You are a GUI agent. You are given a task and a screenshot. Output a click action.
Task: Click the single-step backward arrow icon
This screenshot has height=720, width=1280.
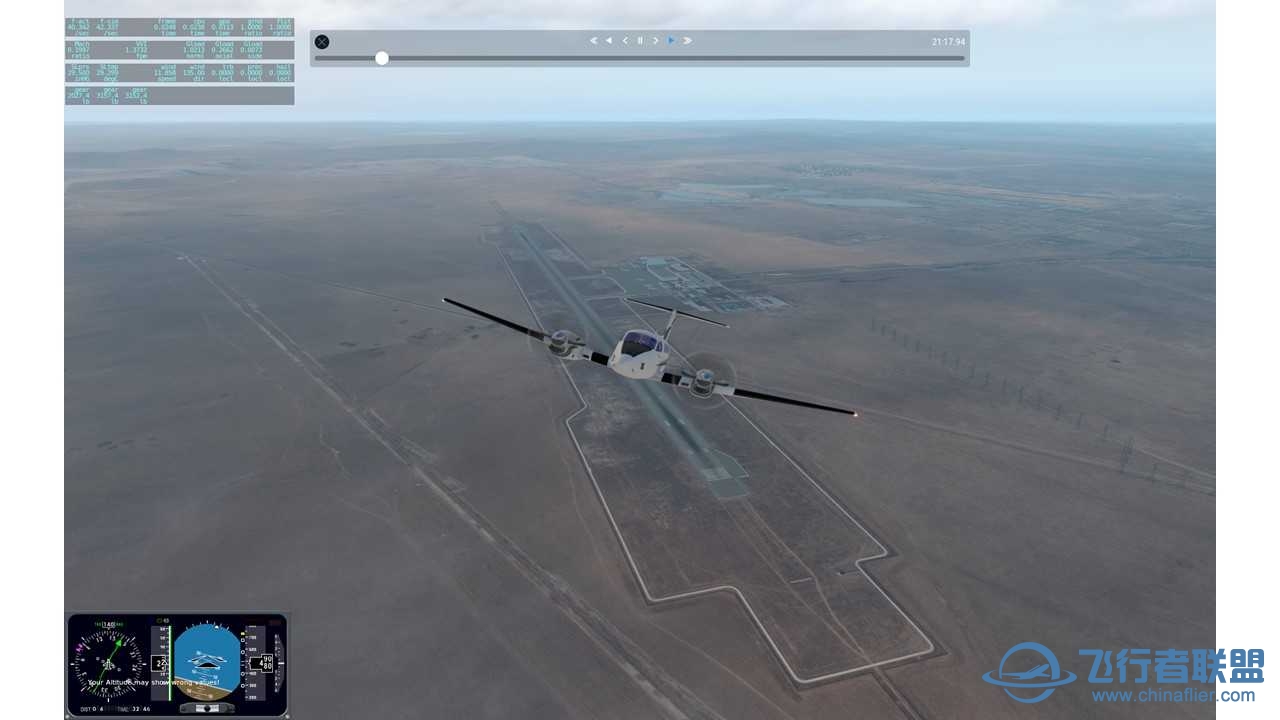(626, 40)
